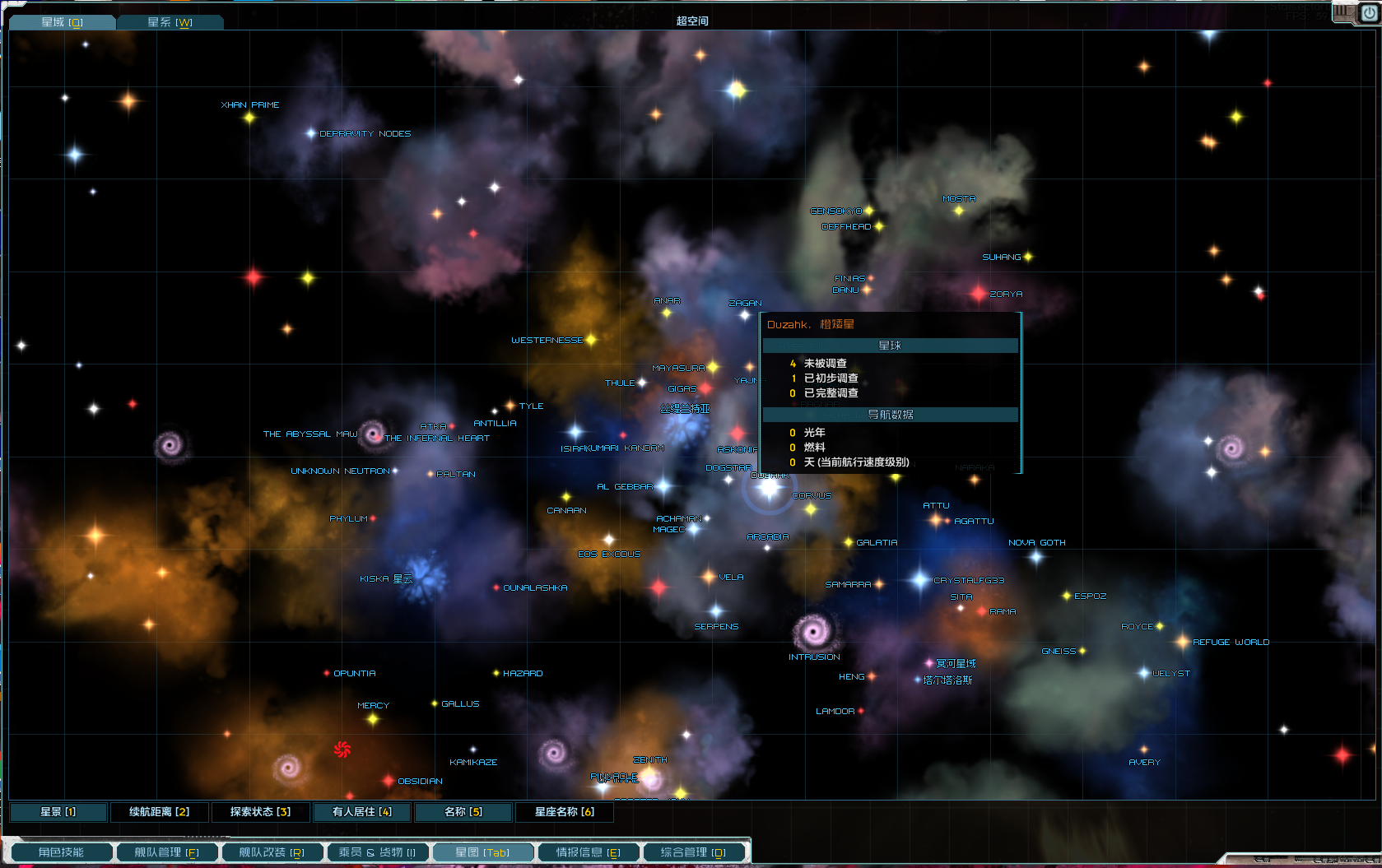Toggle the 有人居住 inhabited filter

361,812
